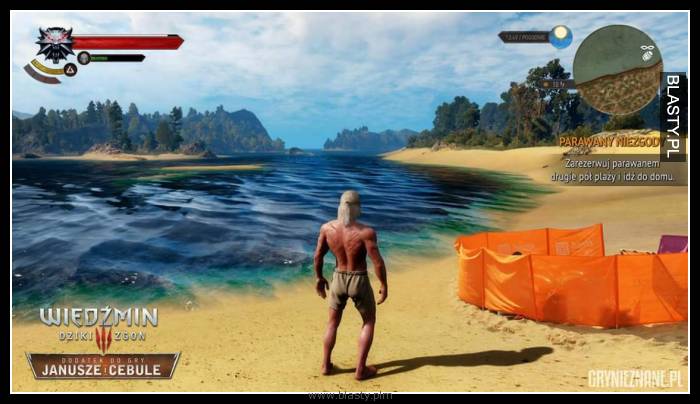Screen dimensions: 700x404
Task: Click the minimap marker icon on its right edge
Action: tap(647, 48)
